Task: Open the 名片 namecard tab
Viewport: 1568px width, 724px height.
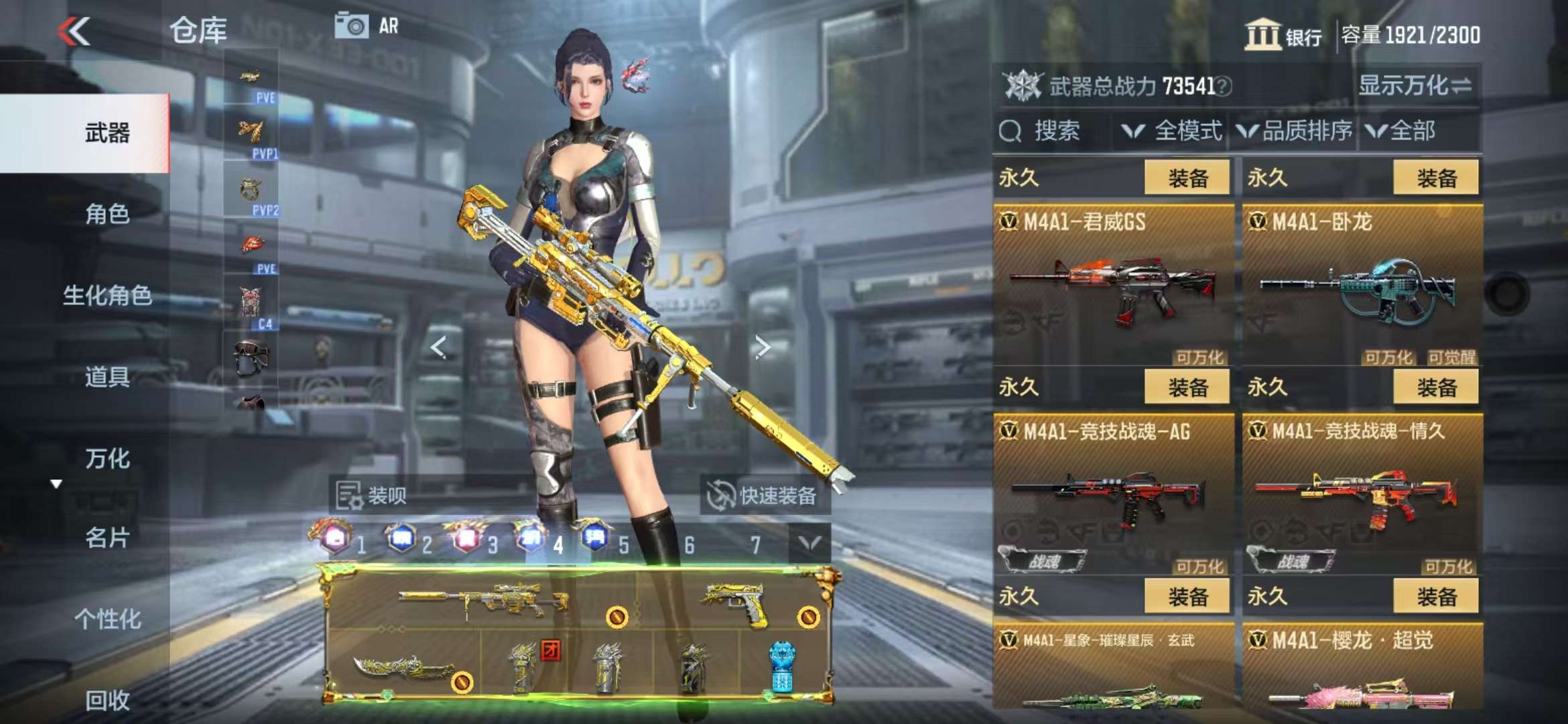Action: (107, 538)
